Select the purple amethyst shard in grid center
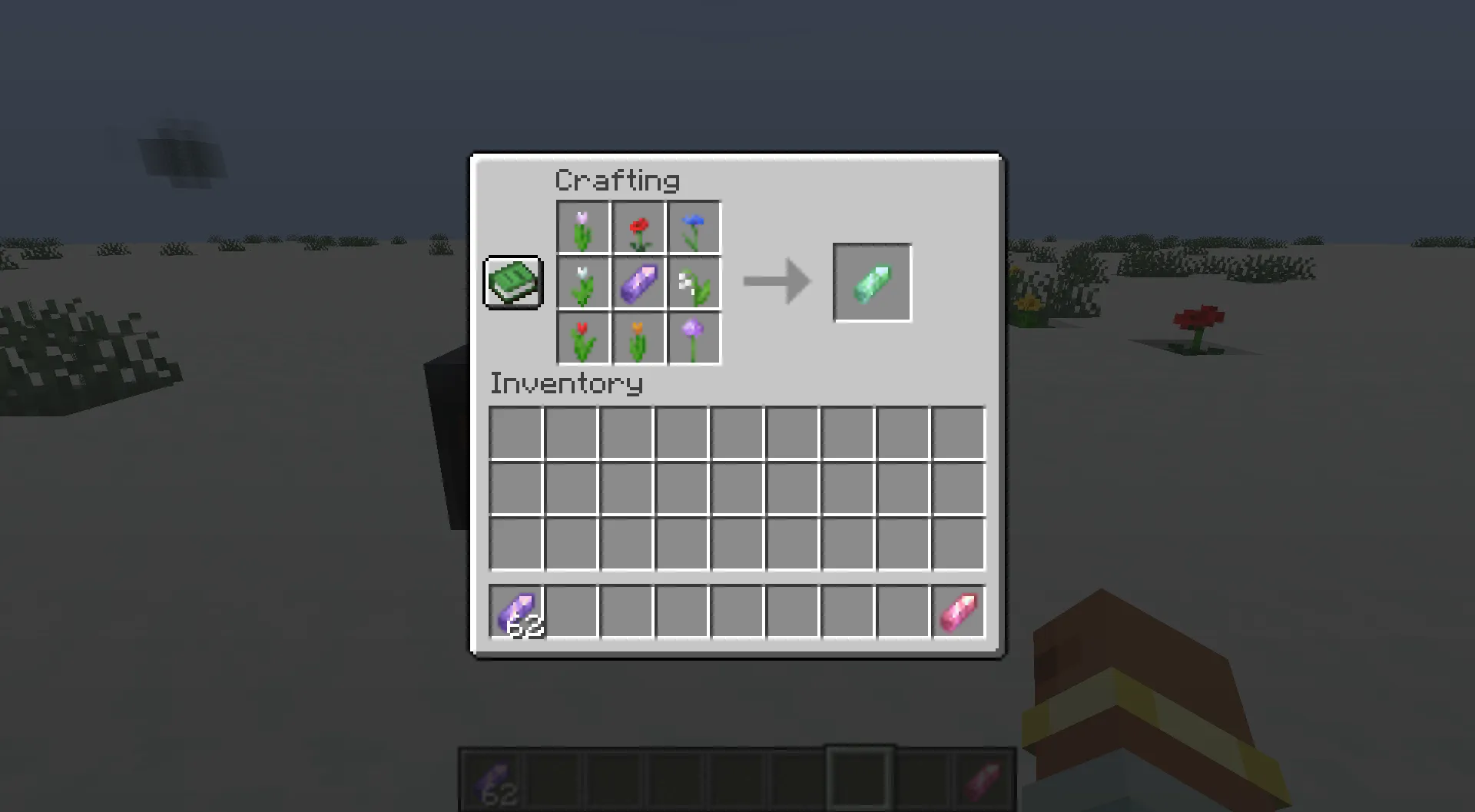This screenshot has width=1475, height=812. [x=638, y=283]
